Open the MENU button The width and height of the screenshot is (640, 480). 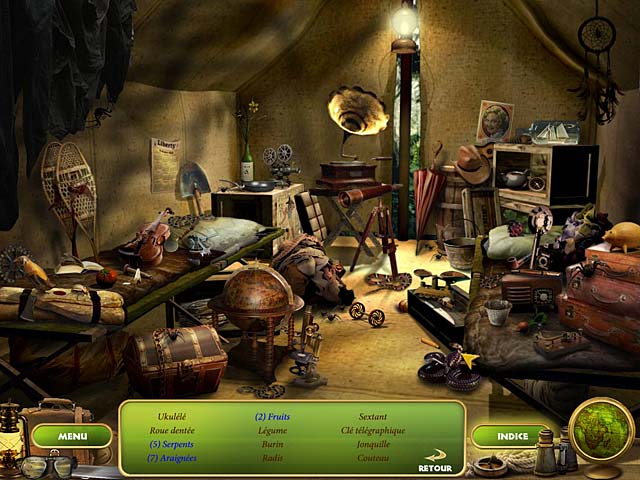point(72,436)
